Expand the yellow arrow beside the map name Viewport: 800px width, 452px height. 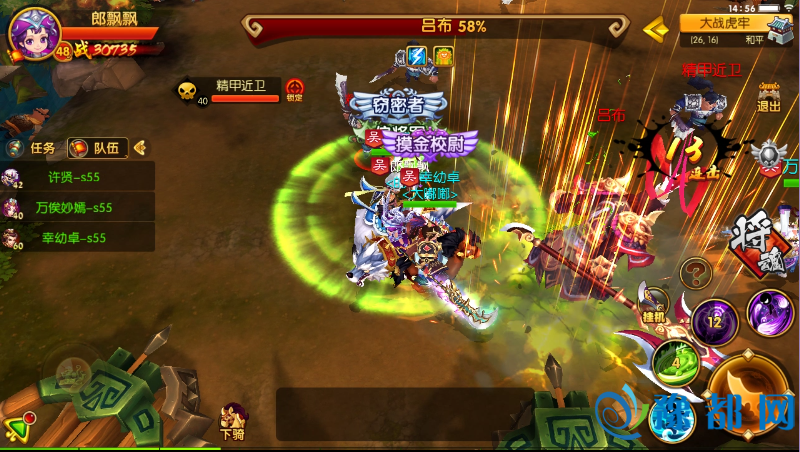click(x=656, y=29)
